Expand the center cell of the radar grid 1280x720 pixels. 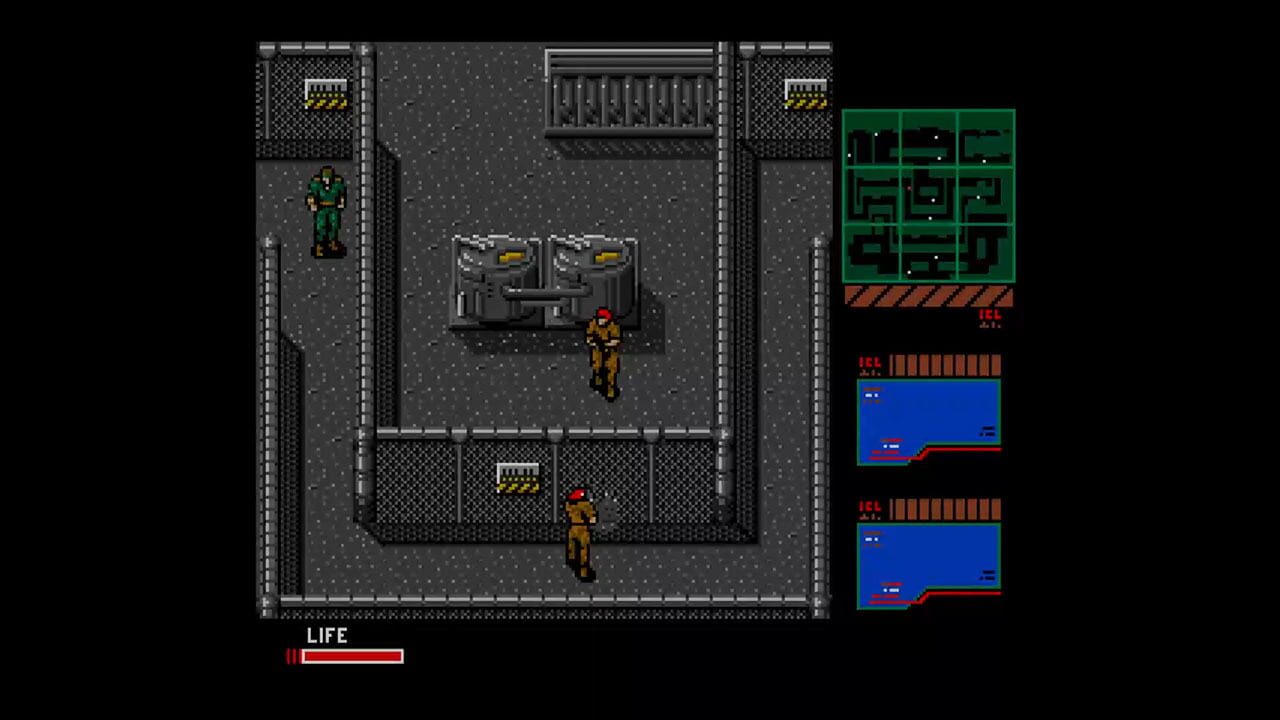tap(930, 195)
